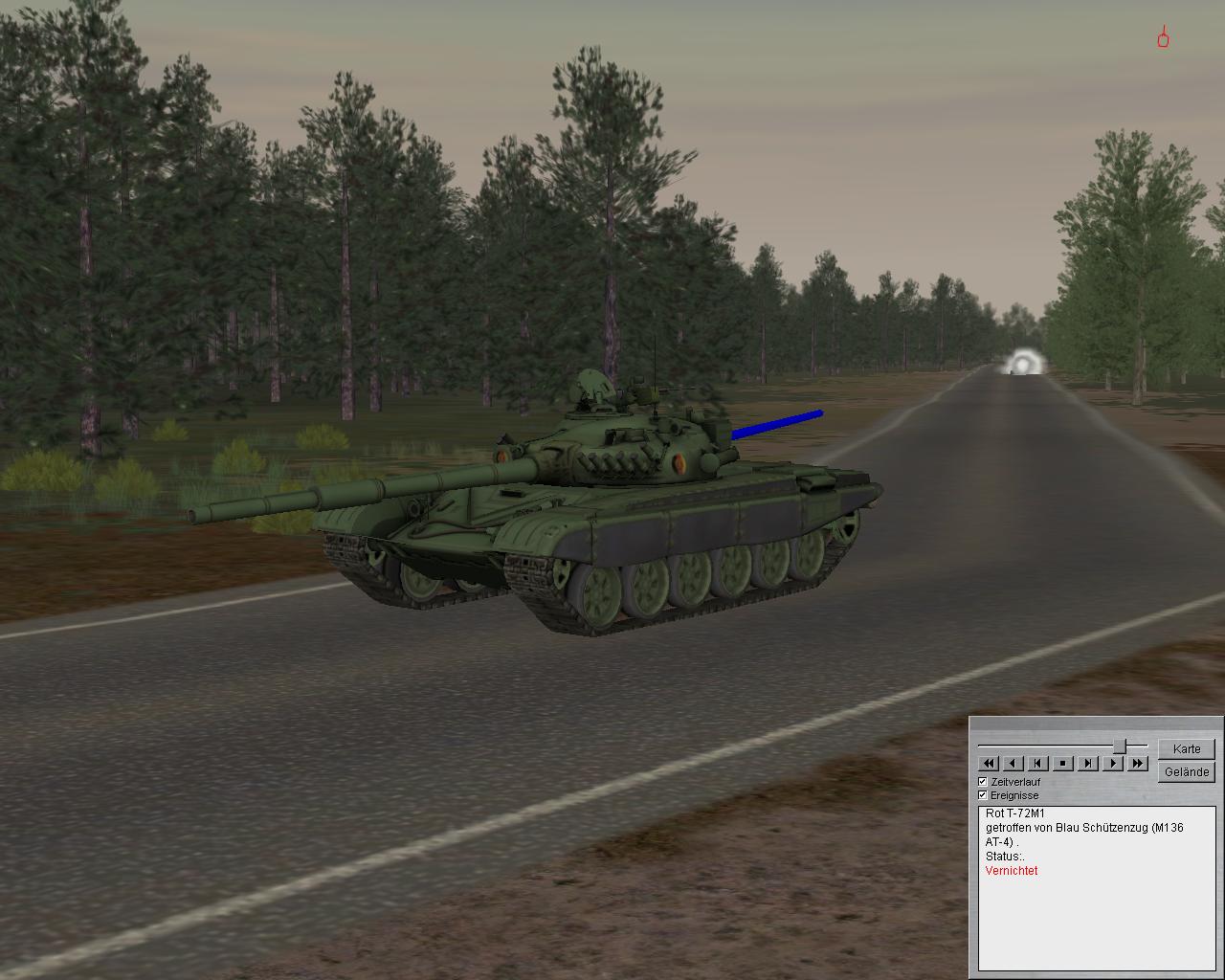Toggle the Zeitverlauf checkbox

pyautogui.click(x=983, y=782)
